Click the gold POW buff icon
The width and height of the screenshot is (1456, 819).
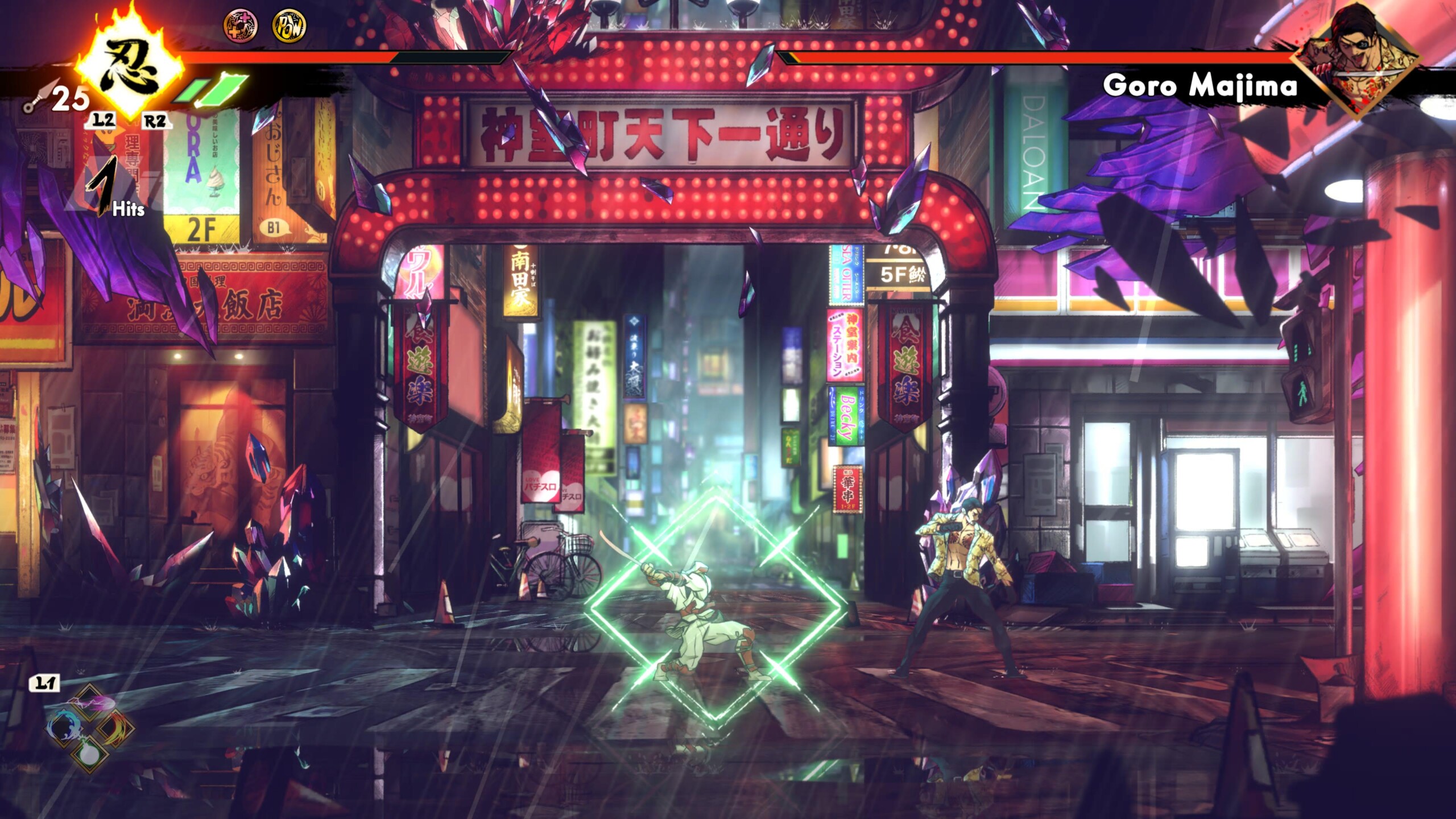point(289,26)
